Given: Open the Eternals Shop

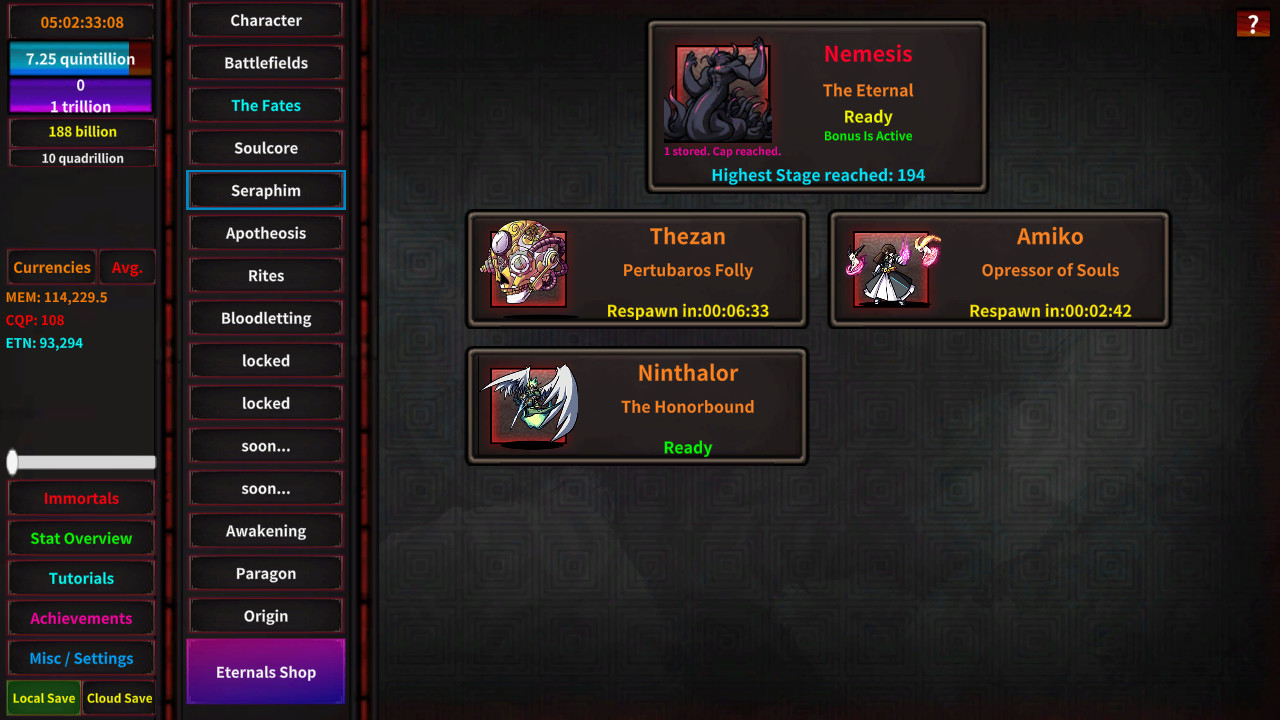Looking at the screenshot, I should [x=265, y=672].
